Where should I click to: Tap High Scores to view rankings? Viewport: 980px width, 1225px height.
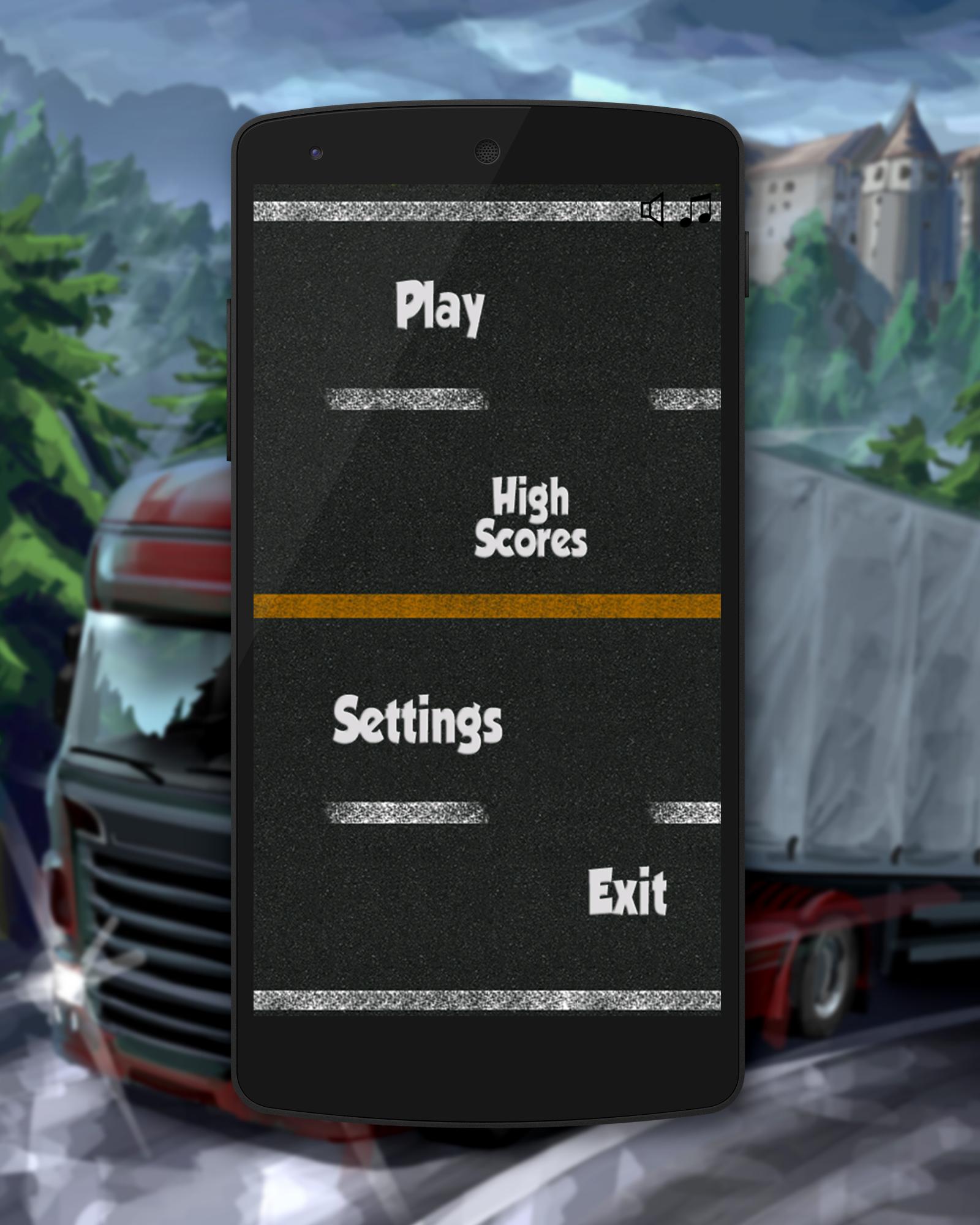[533, 516]
